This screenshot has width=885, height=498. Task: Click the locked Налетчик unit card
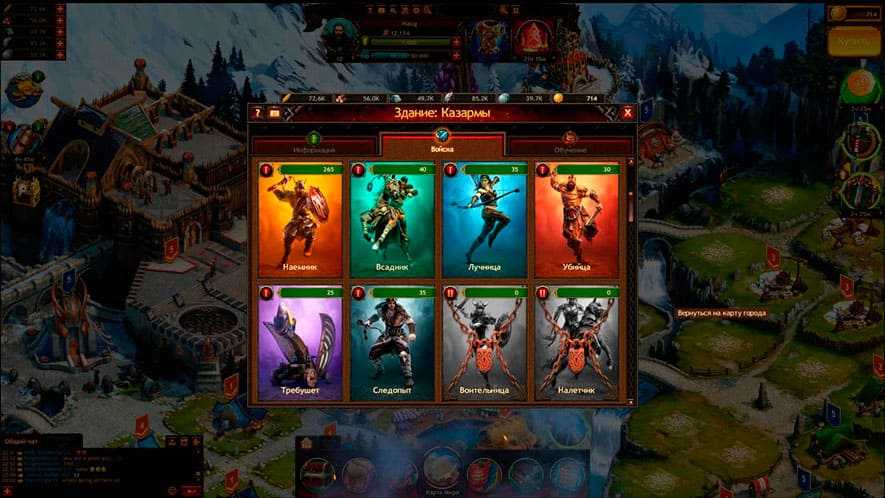point(576,343)
